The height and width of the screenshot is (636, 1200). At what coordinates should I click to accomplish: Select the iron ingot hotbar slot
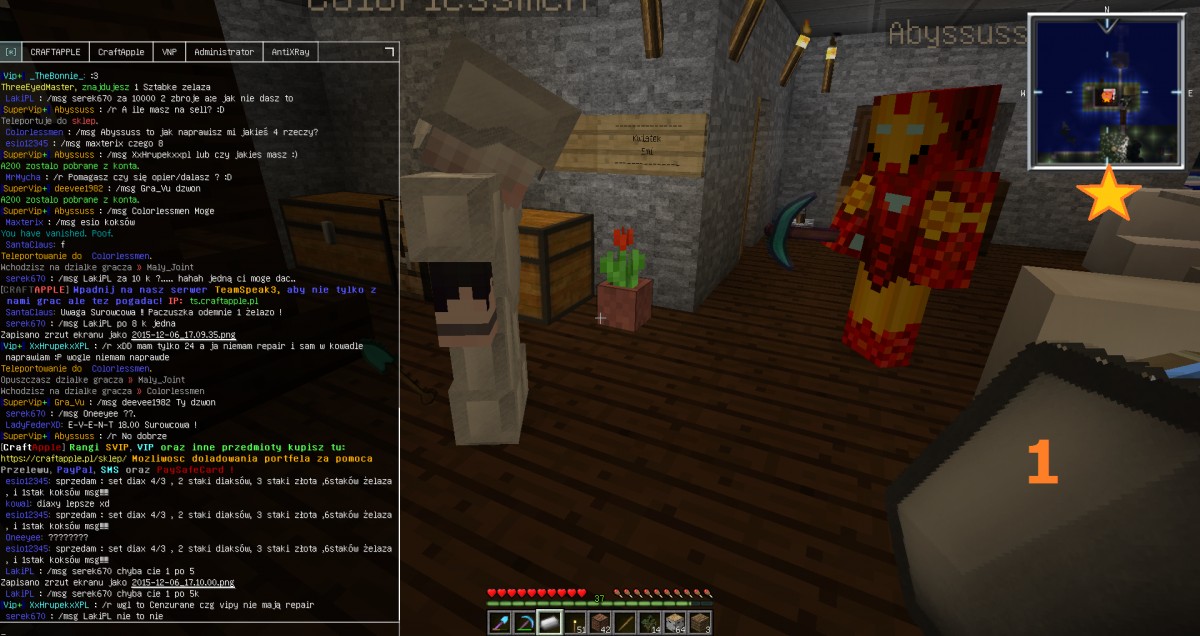point(549,623)
